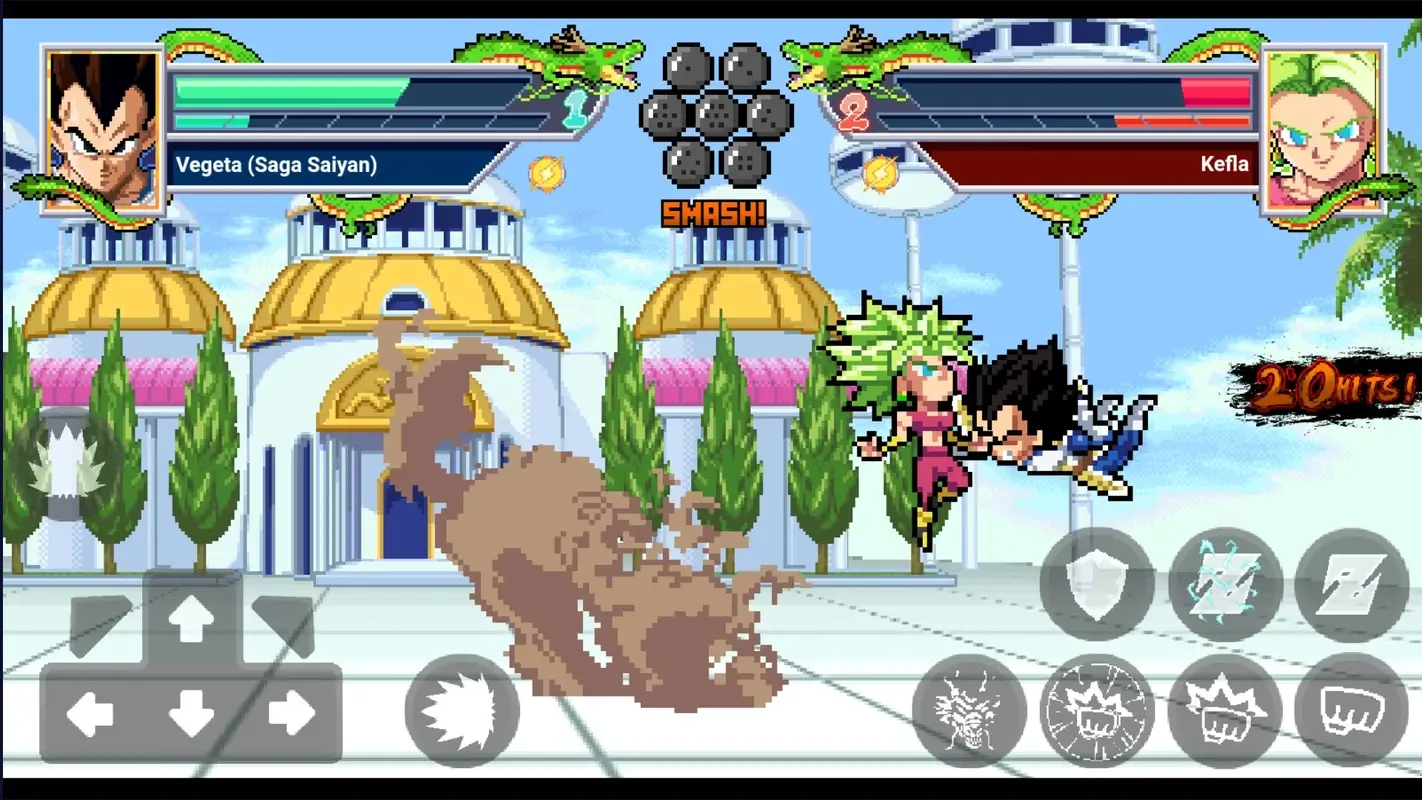
Task: Trigger the dragon transformation ability
Action: tap(965, 712)
